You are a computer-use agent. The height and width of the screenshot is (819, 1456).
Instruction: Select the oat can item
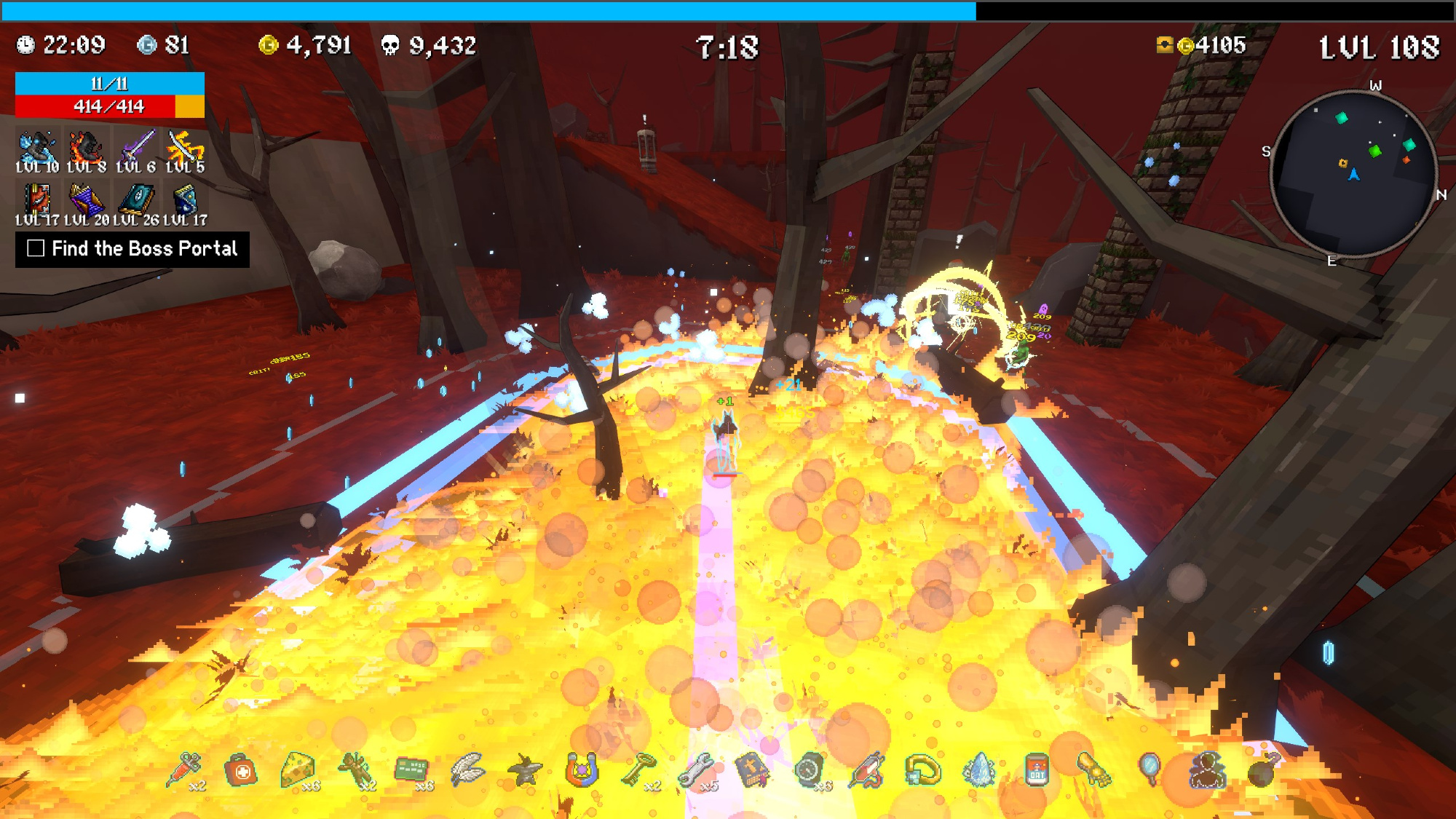(x=1037, y=770)
